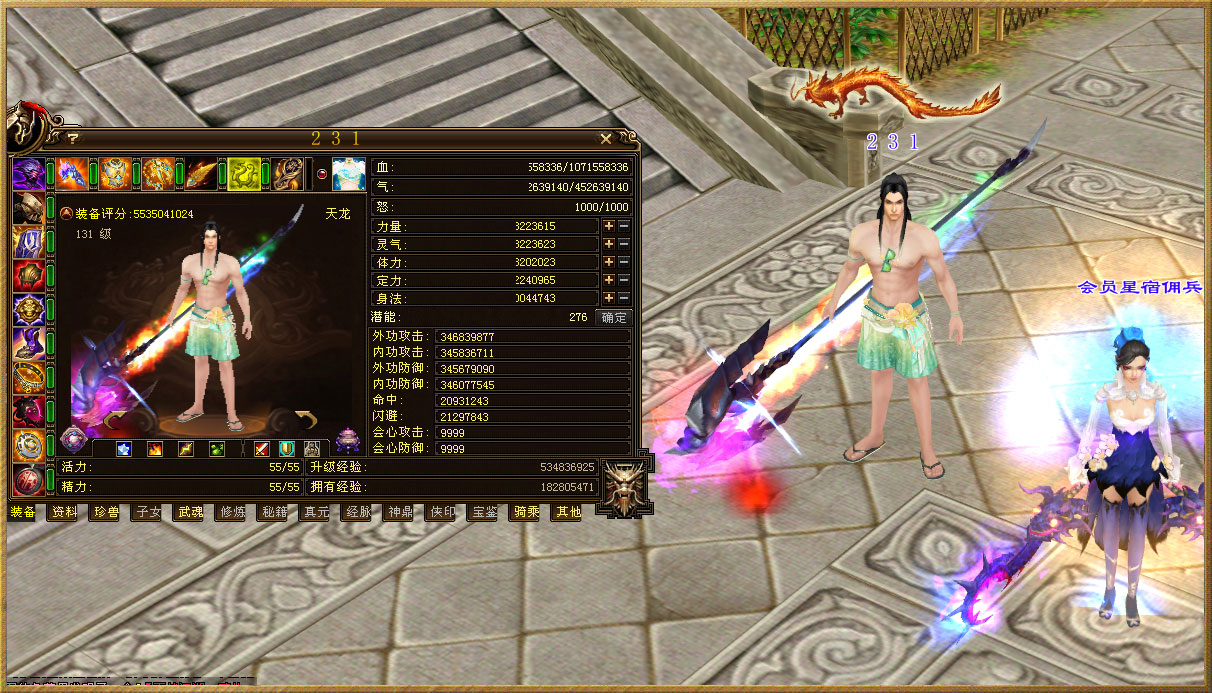The width and height of the screenshot is (1212, 693).
Task: Increase 体力 by one point
Action: 608,263
